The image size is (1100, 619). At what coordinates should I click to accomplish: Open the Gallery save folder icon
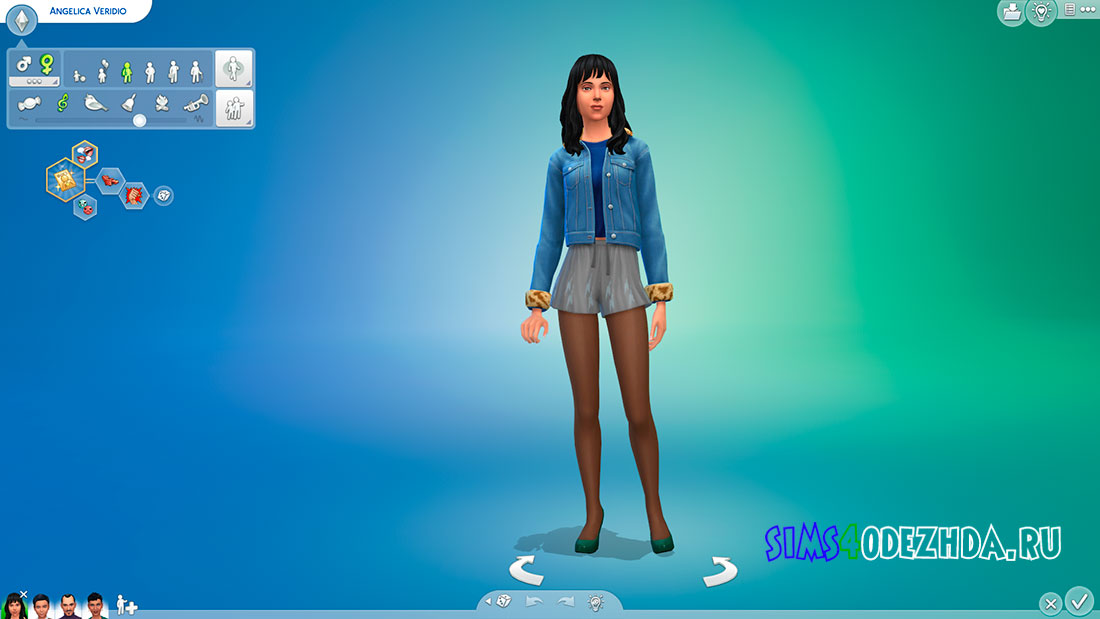coord(1011,12)
